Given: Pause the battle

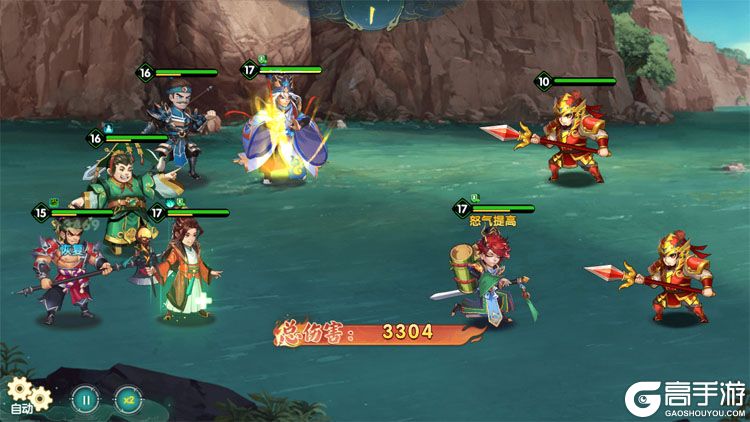Looking at the screenshot, I should tap(86, 399).
